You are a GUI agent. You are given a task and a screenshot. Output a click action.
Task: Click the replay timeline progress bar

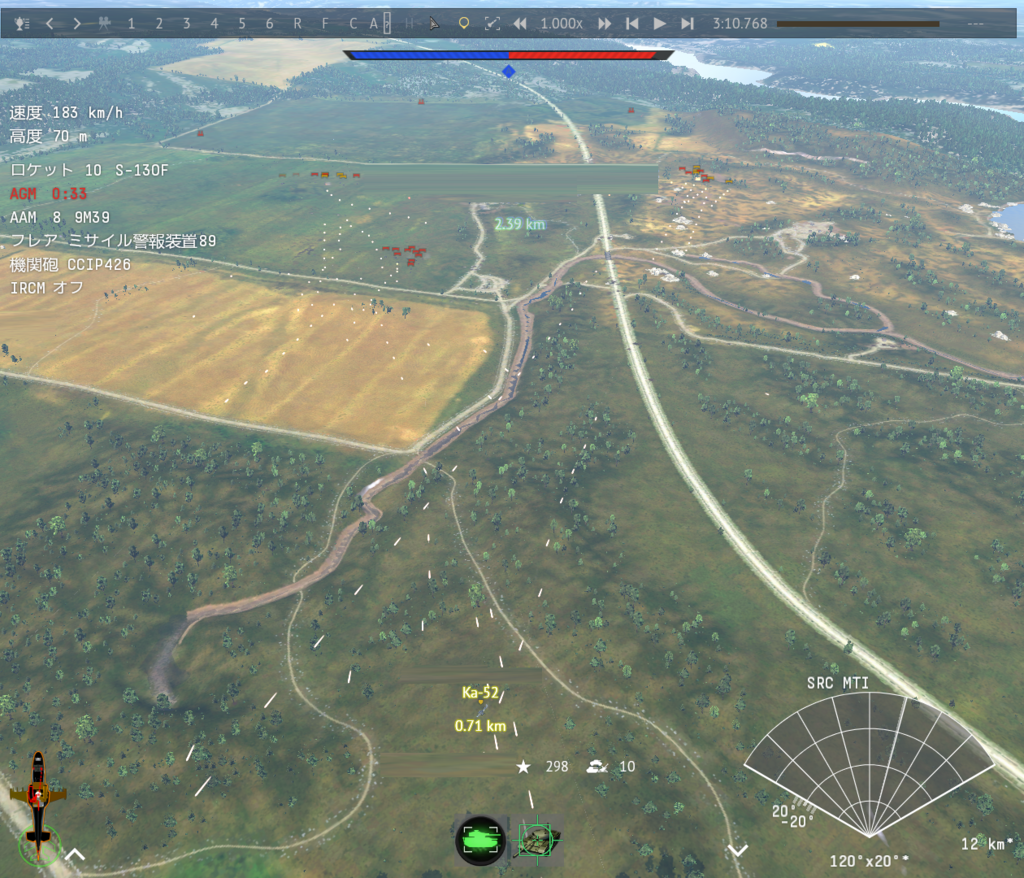tap(857, 23)
